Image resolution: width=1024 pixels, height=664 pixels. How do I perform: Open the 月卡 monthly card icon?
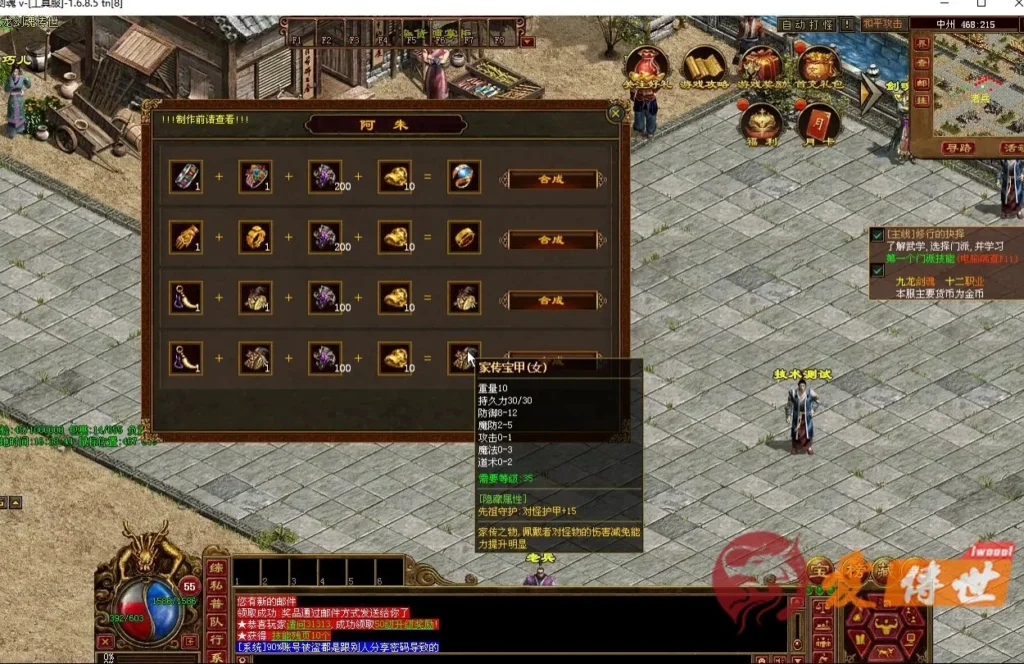[x=818, y=122]
